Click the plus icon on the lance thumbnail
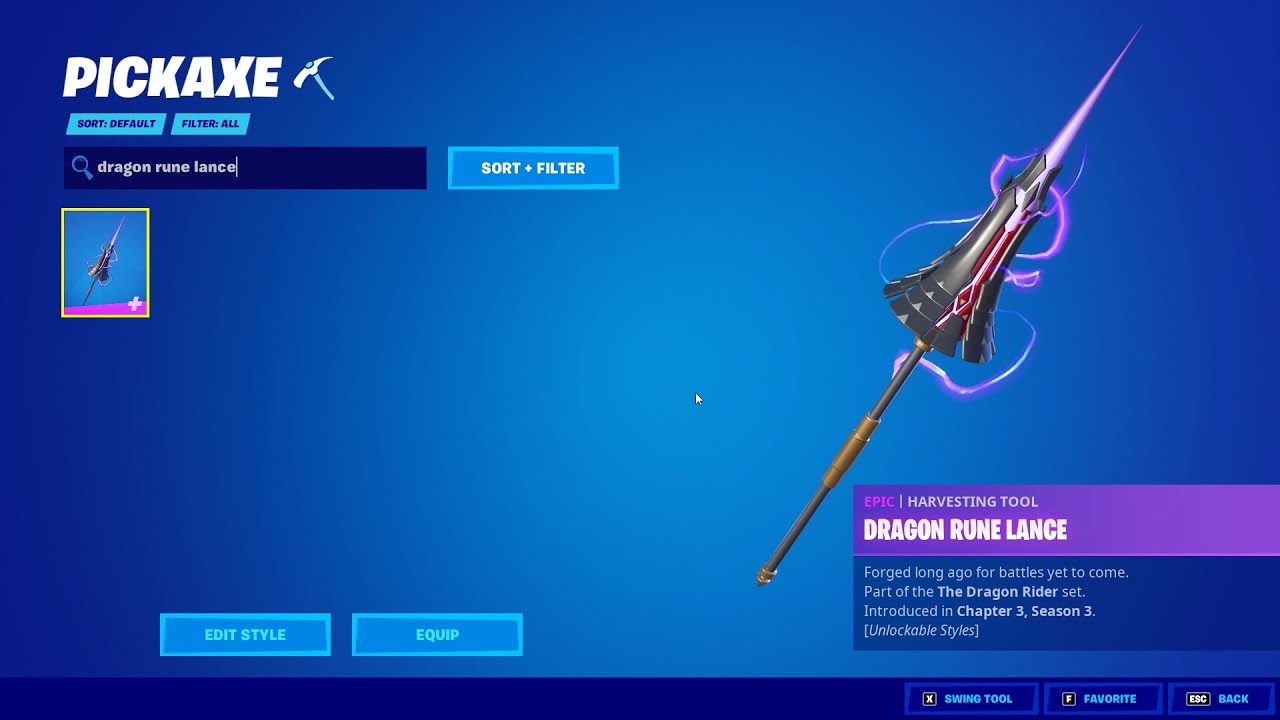 pyautogui.click(x=135, y=302)
